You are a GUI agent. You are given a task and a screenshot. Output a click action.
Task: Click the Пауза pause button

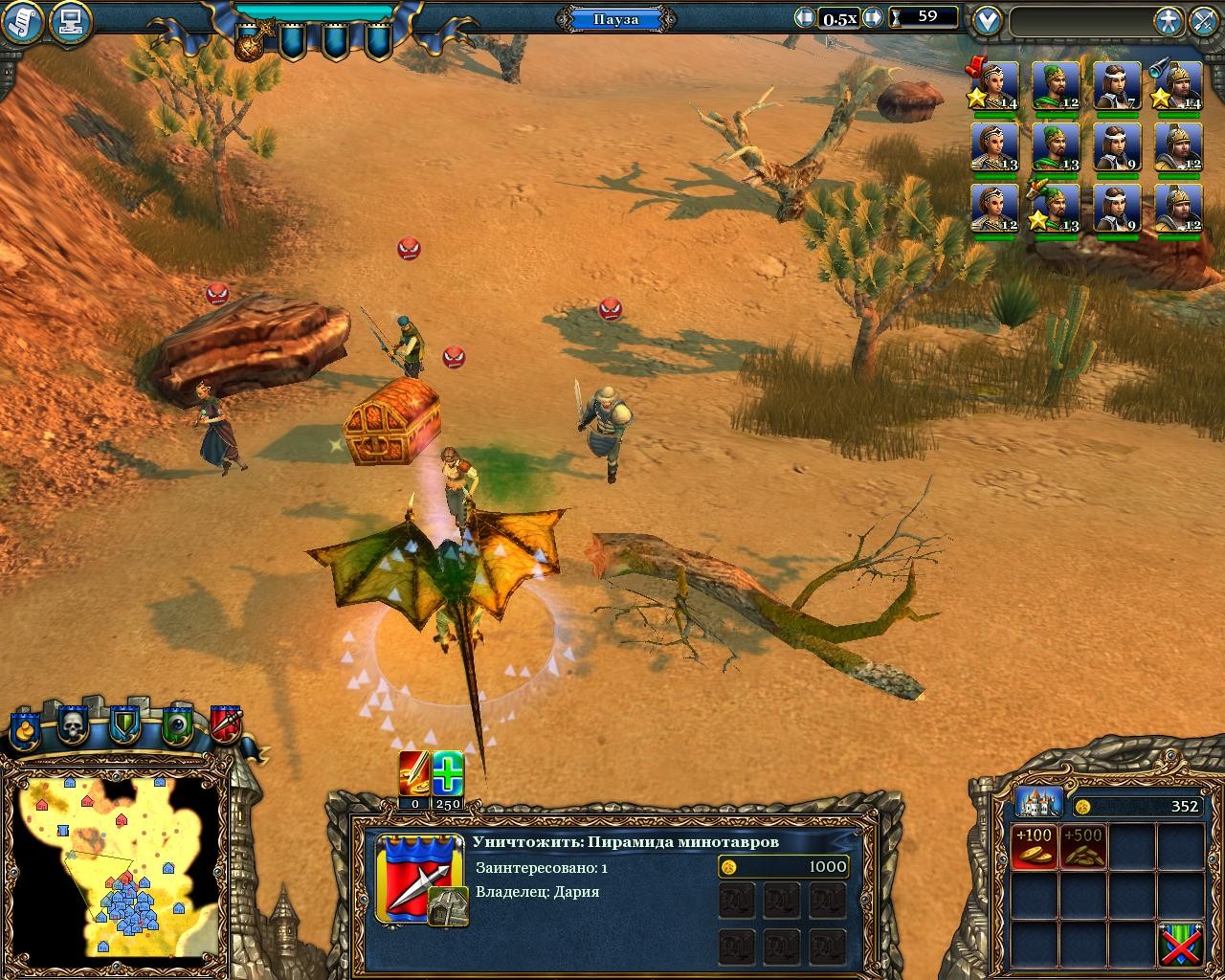tap(615, 19)
